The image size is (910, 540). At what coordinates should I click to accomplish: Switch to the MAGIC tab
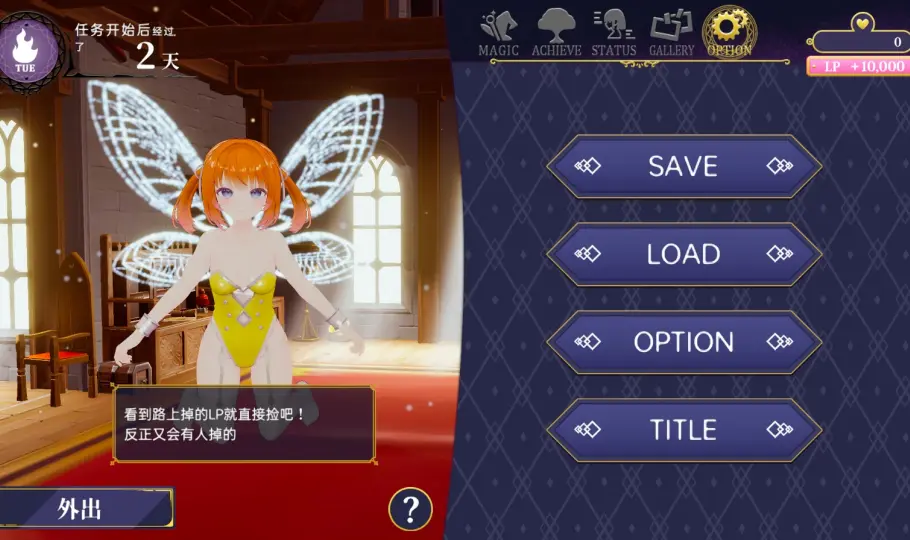(498, 32)
